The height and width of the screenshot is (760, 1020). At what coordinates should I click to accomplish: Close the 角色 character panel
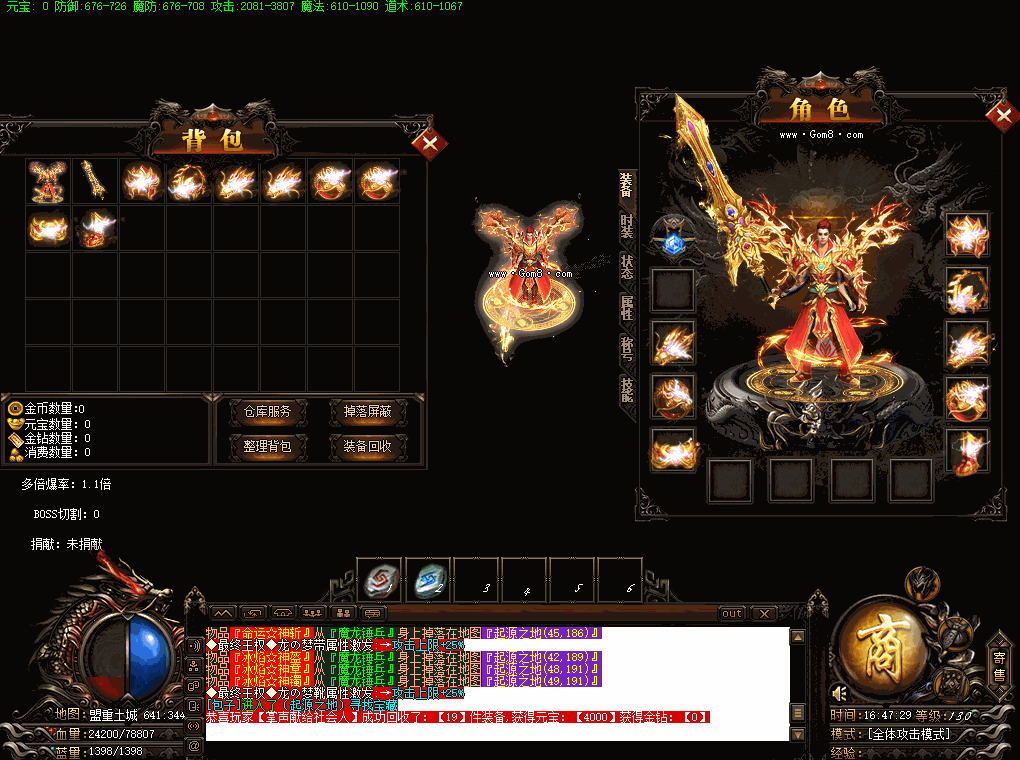click(1001, 116)
